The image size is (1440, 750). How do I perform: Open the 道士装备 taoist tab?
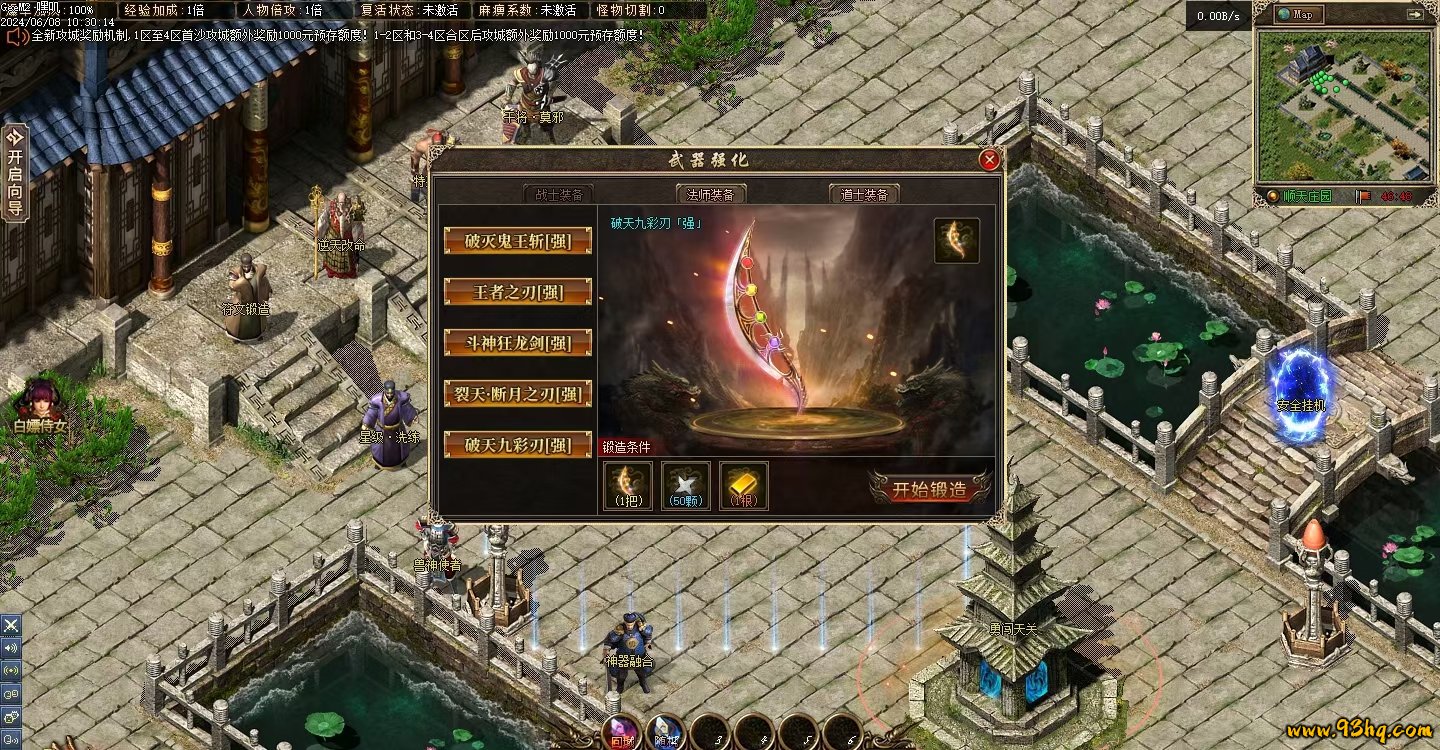[864, 194]
